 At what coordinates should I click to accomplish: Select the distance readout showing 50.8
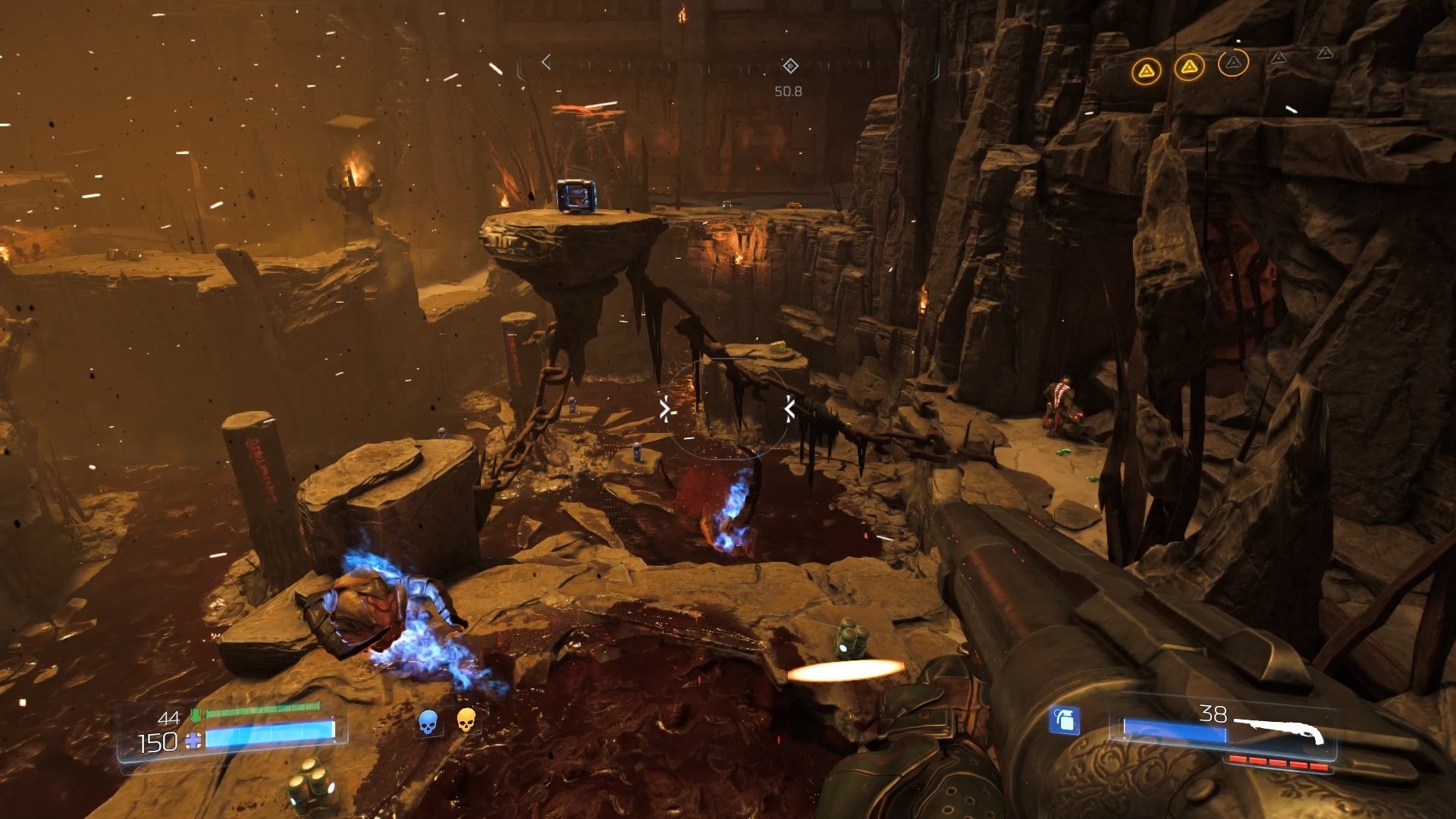point(788,91)
